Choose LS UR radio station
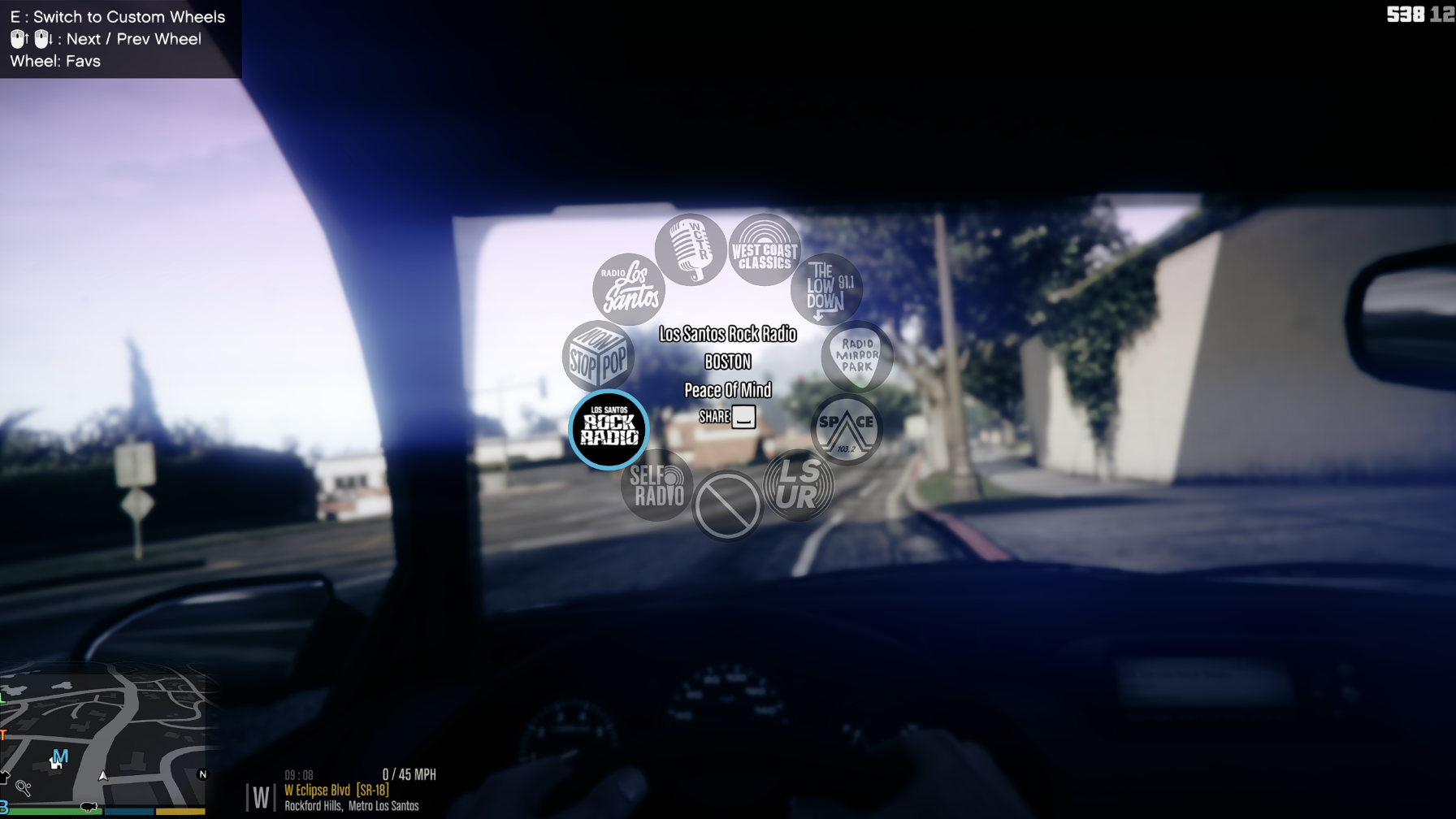 pos(798,485)
